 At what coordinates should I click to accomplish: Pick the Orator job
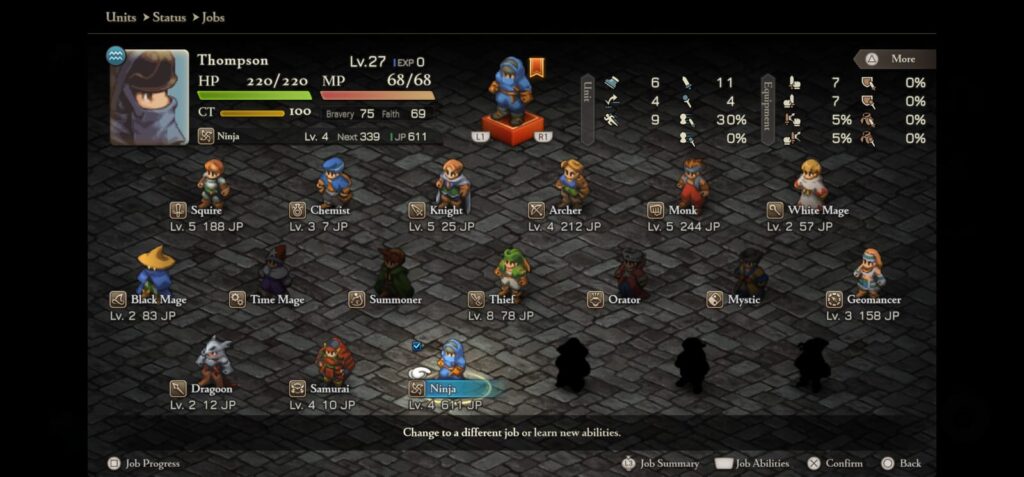point(630,273)
